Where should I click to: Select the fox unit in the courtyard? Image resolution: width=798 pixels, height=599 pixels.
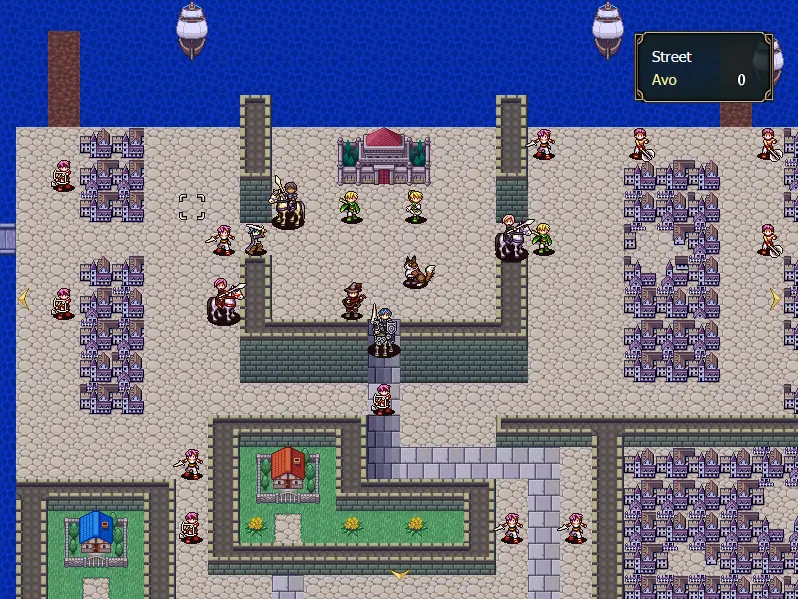pyautogui.click(x=416, y=271)
